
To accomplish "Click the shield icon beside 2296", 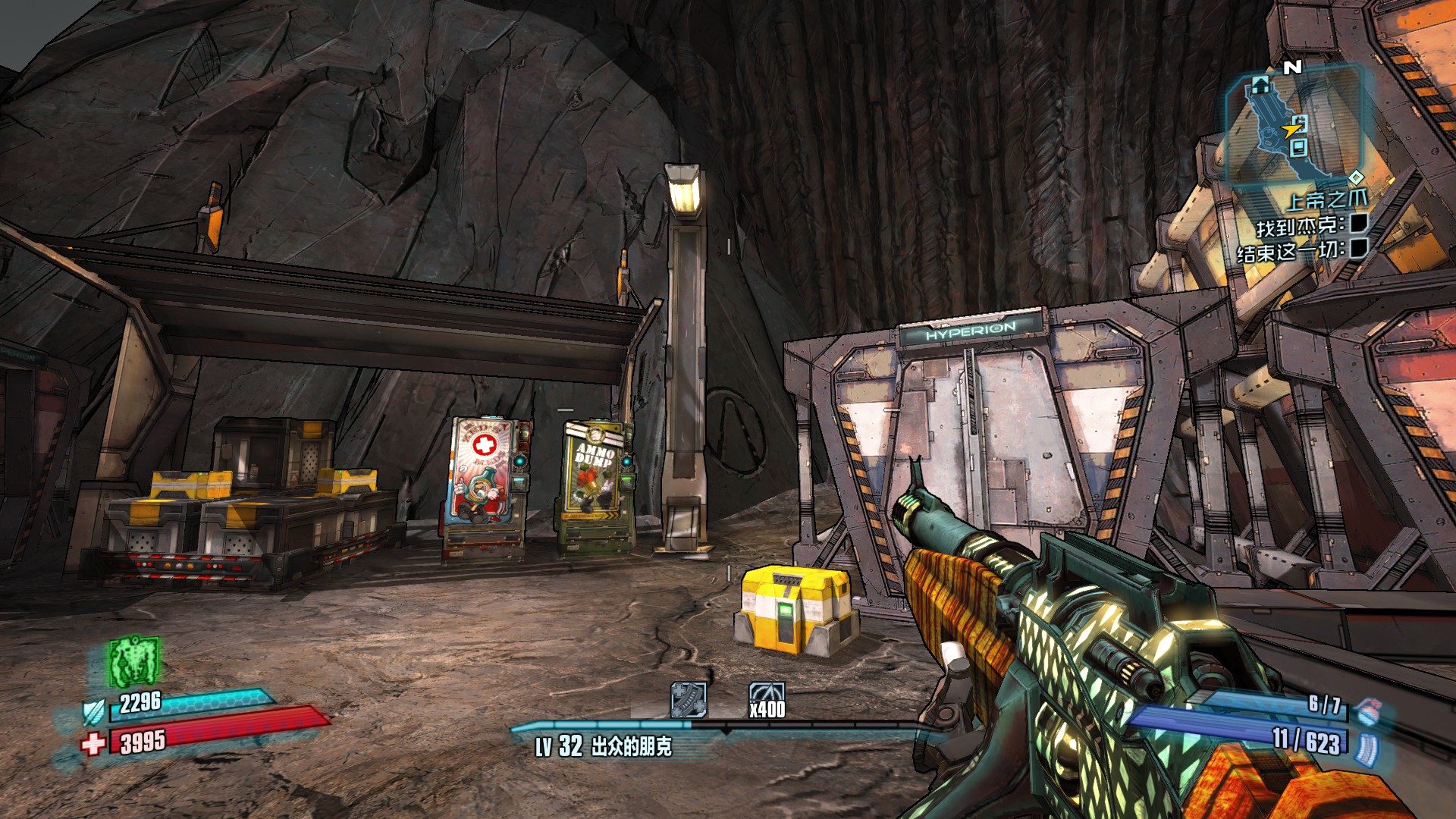I will coord(95,712).
